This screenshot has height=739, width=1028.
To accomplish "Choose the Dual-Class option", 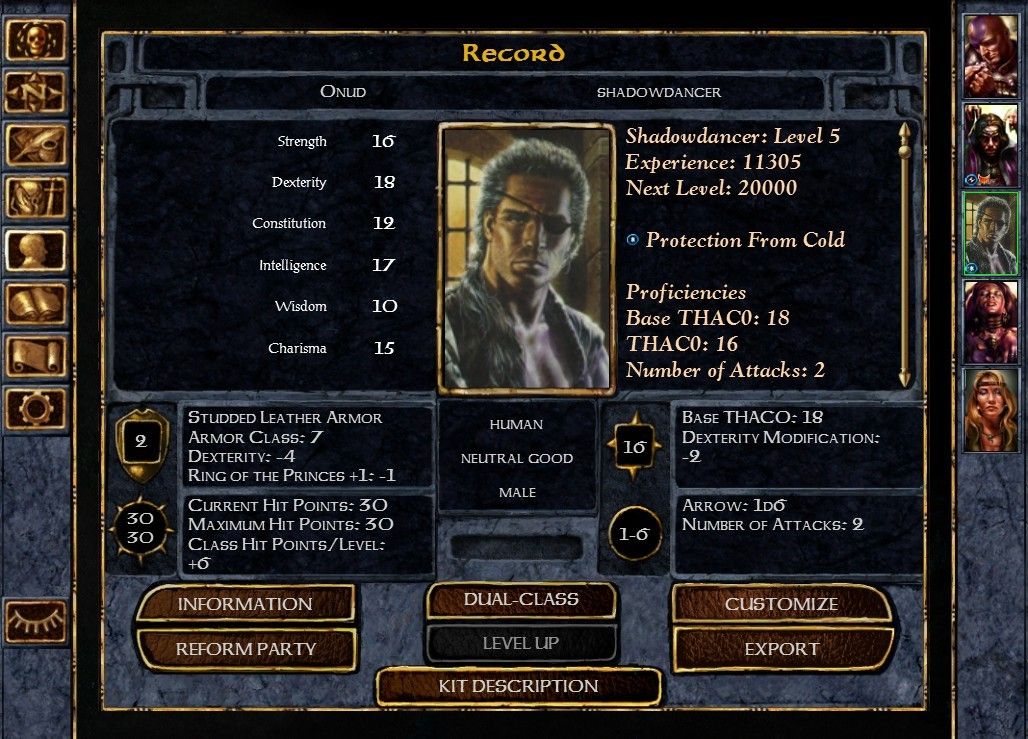I will [521, 600].
